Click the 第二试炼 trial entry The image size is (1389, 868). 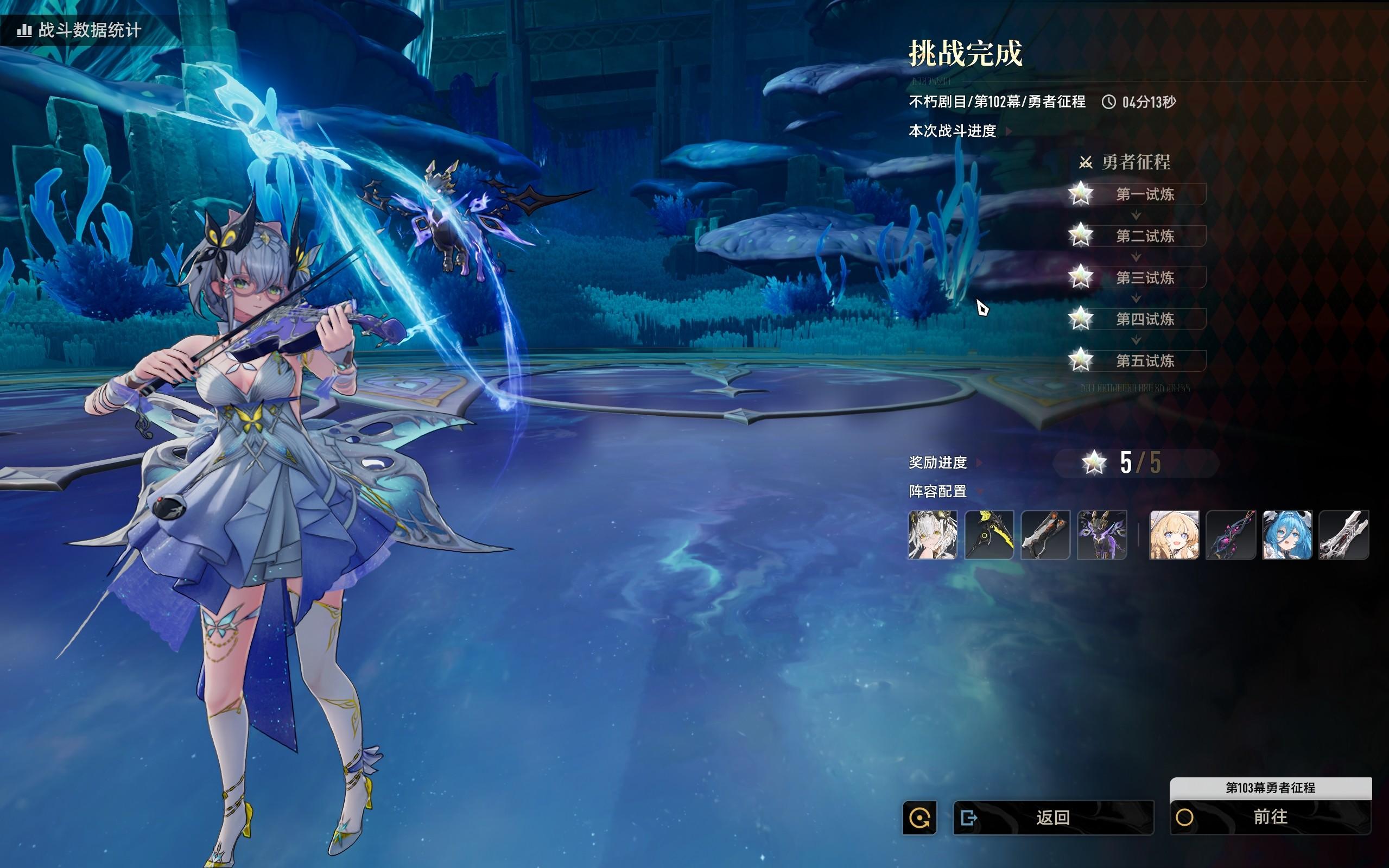tap(1145, 236)
